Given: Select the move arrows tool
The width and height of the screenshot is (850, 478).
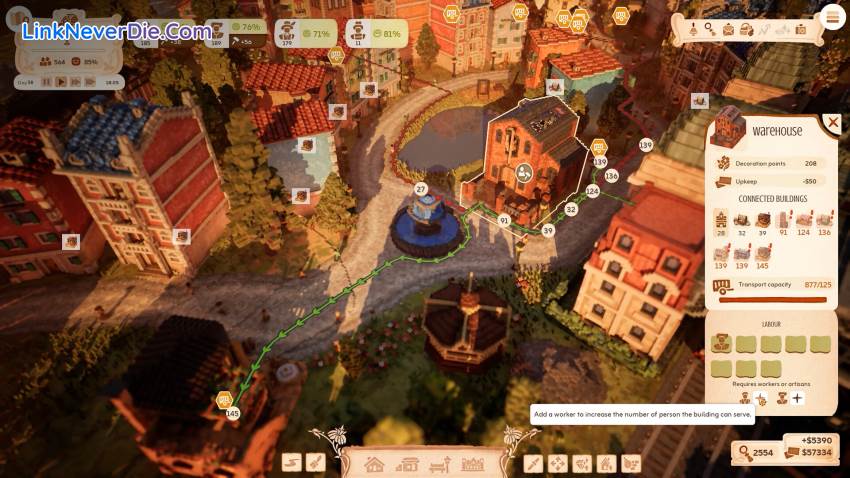Looking at the screenshot, I should pos(557,463).
